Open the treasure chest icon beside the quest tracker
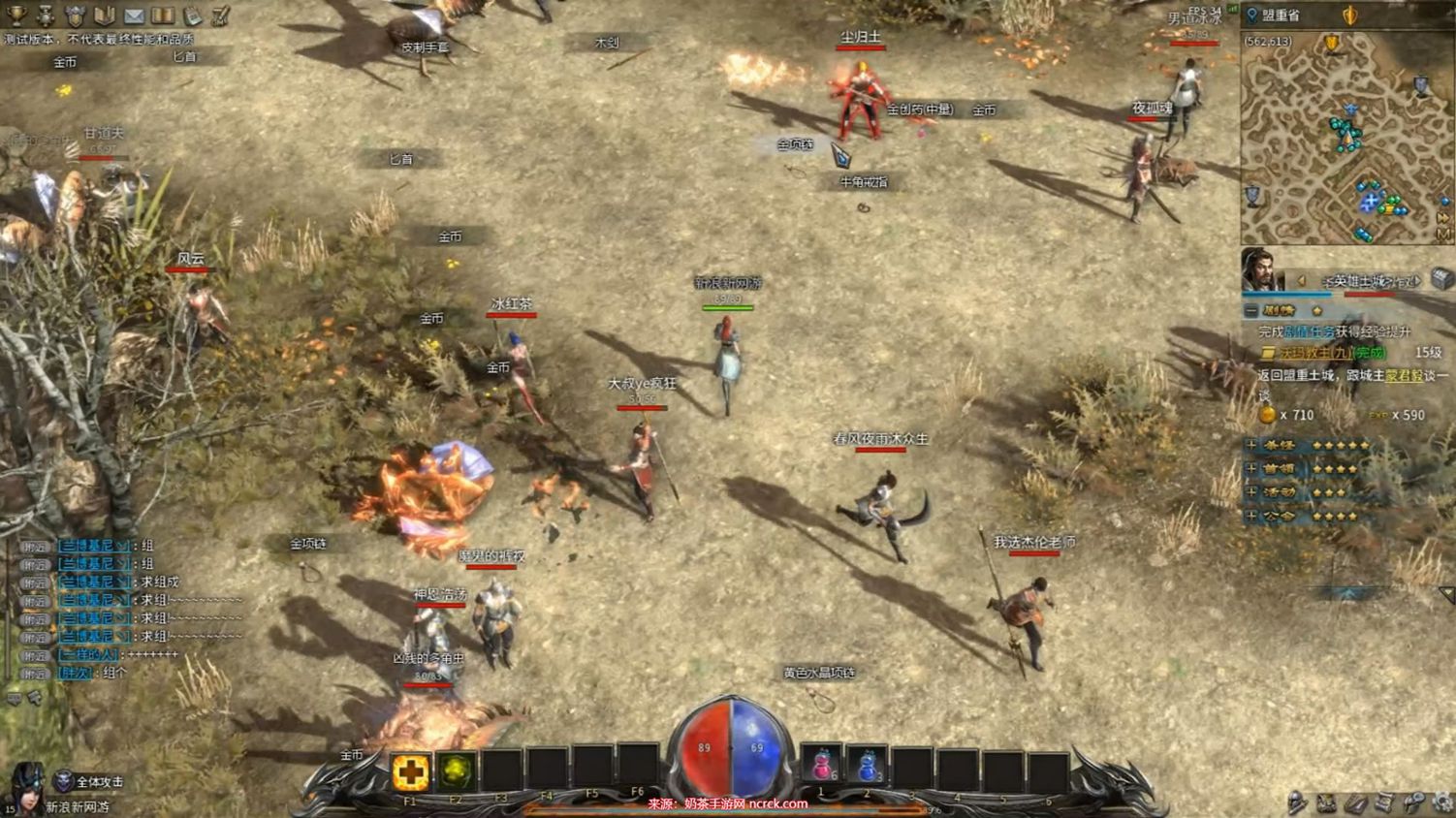This screenshot has width=1456, height=818. [1441, 280]
